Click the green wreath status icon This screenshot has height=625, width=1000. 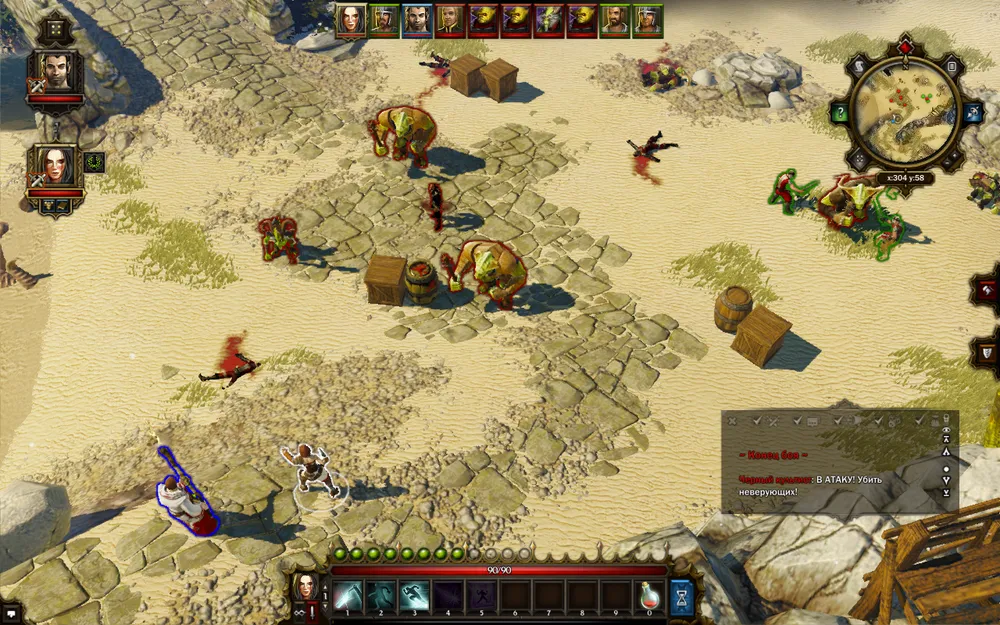click(x=94, y=161)
